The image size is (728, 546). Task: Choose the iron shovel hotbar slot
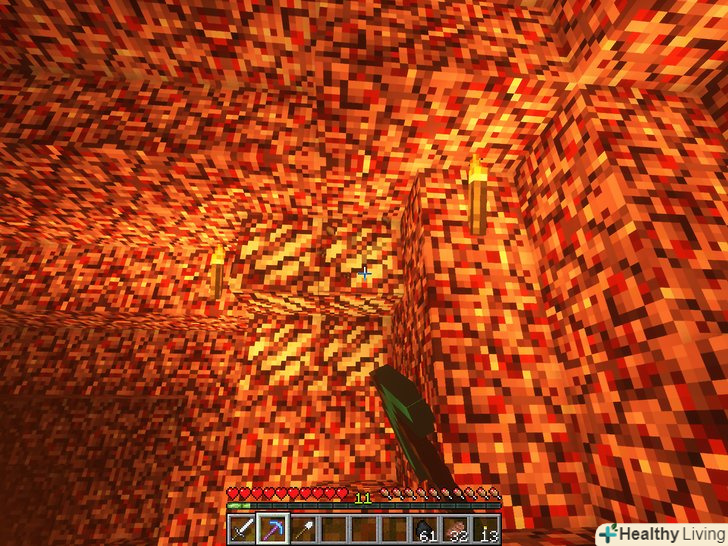click(x=301, y=528)
